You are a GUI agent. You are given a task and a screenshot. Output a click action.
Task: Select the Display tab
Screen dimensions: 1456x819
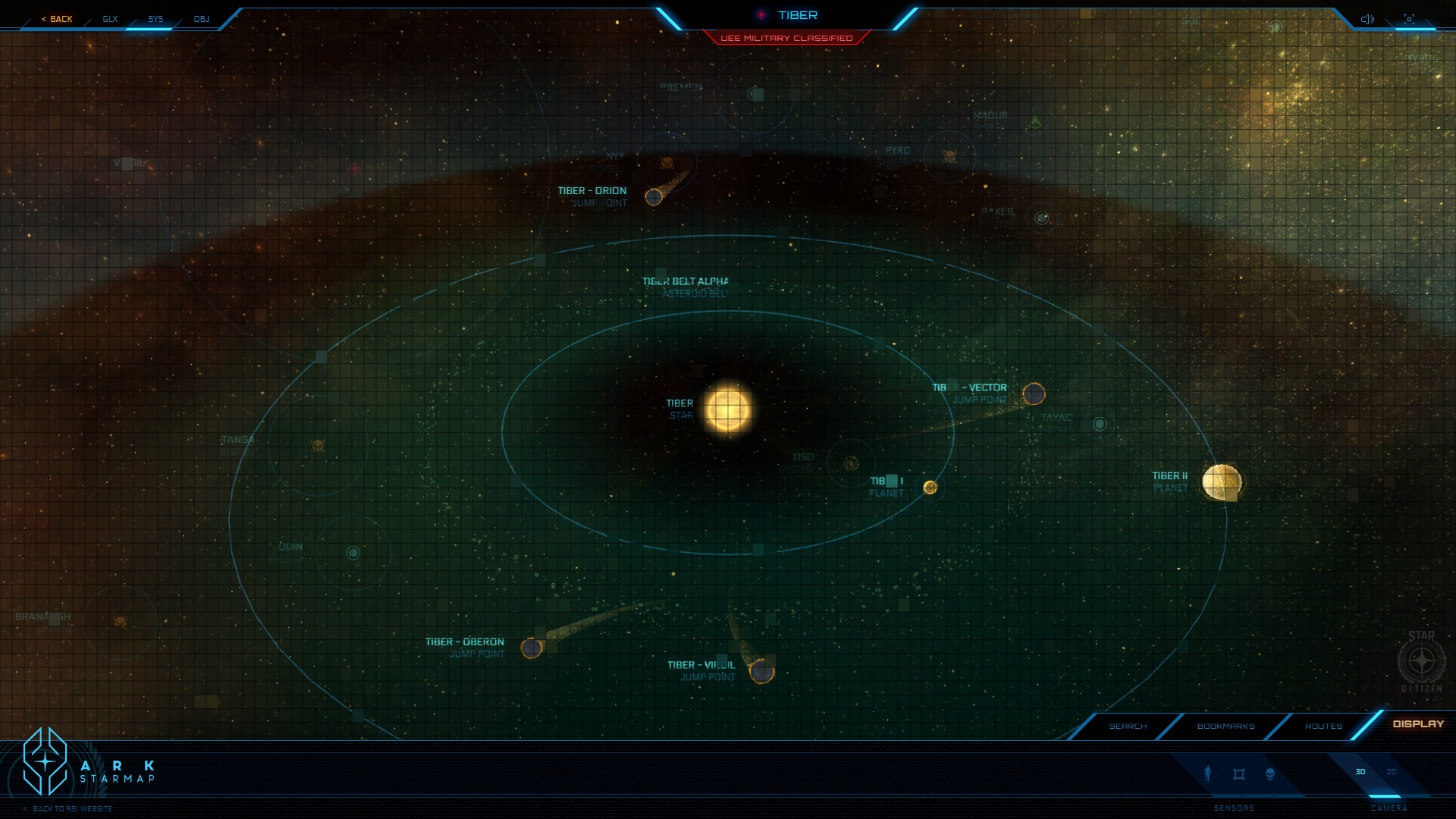(x=1418, y=724)
